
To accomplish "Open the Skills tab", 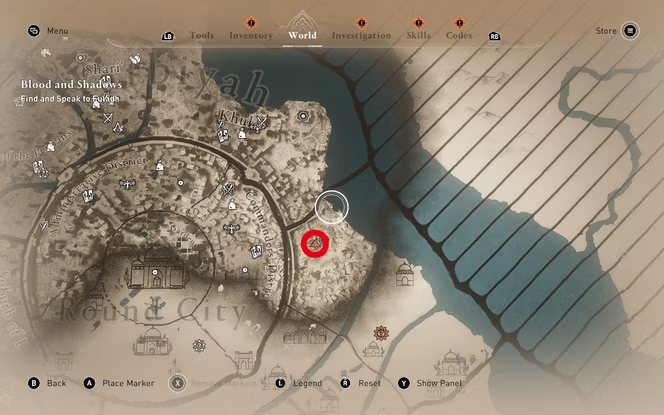I will [x=418, y=35].
